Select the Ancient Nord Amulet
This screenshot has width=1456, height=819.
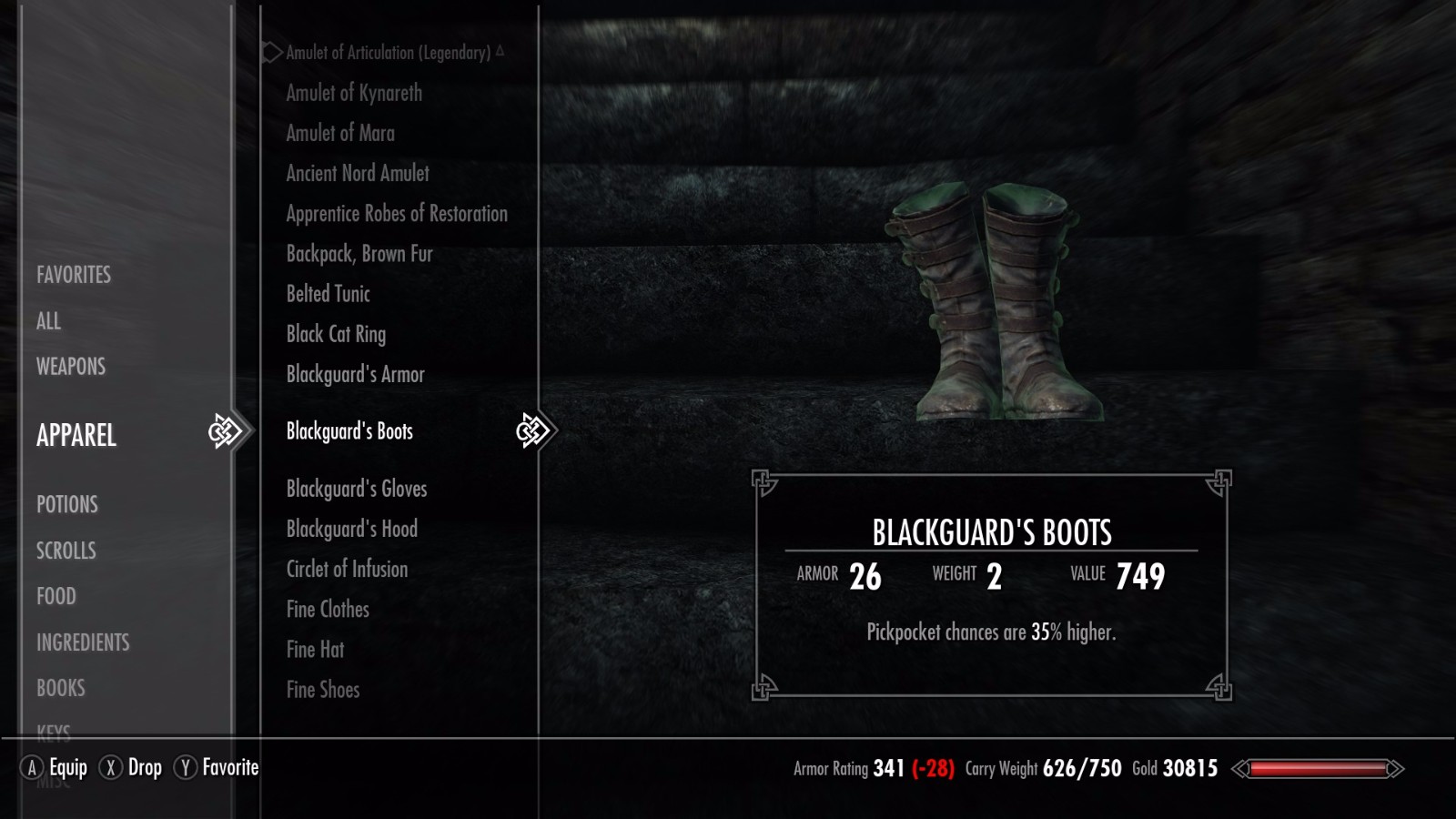tap(358, 173)
